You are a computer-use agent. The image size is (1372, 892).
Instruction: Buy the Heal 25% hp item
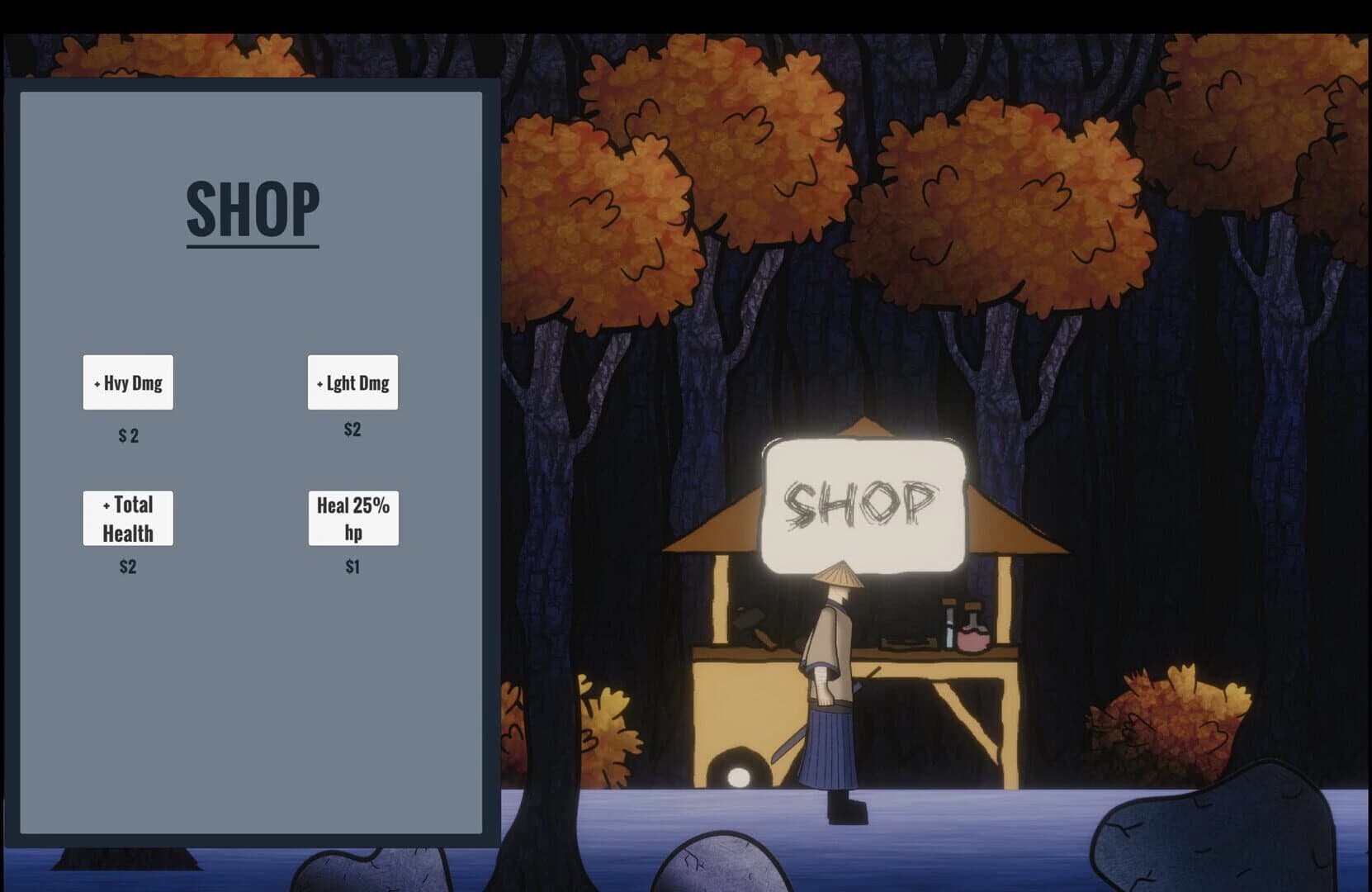pos(352,519)
